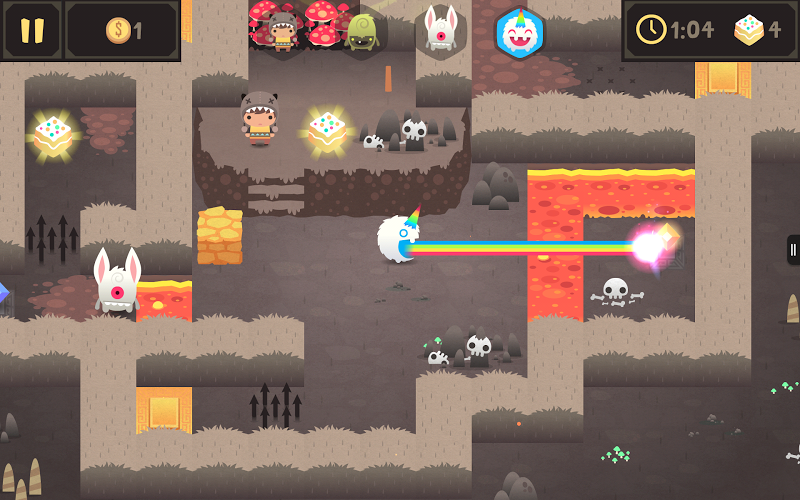
Task: Switch to the green zombie character
Action: [360, 32]
